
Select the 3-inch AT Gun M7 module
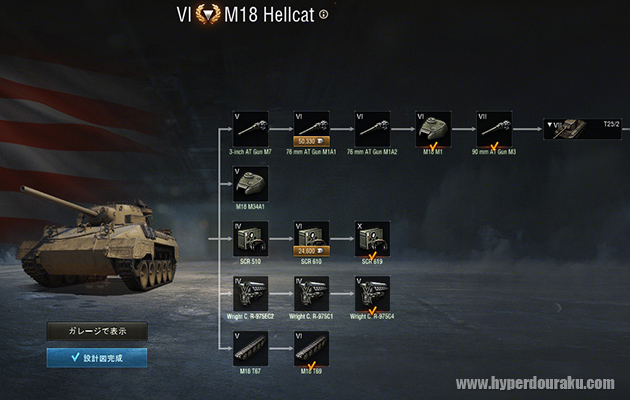coord(250,128)
